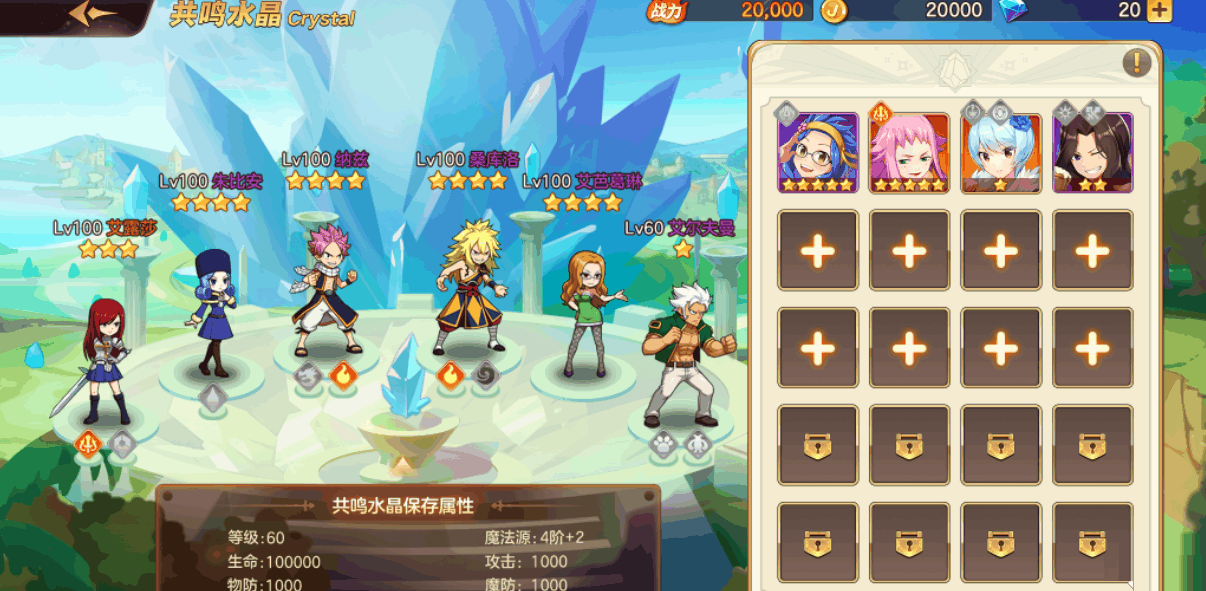Select the blue-haired hero with glasses

pos(818,152)
